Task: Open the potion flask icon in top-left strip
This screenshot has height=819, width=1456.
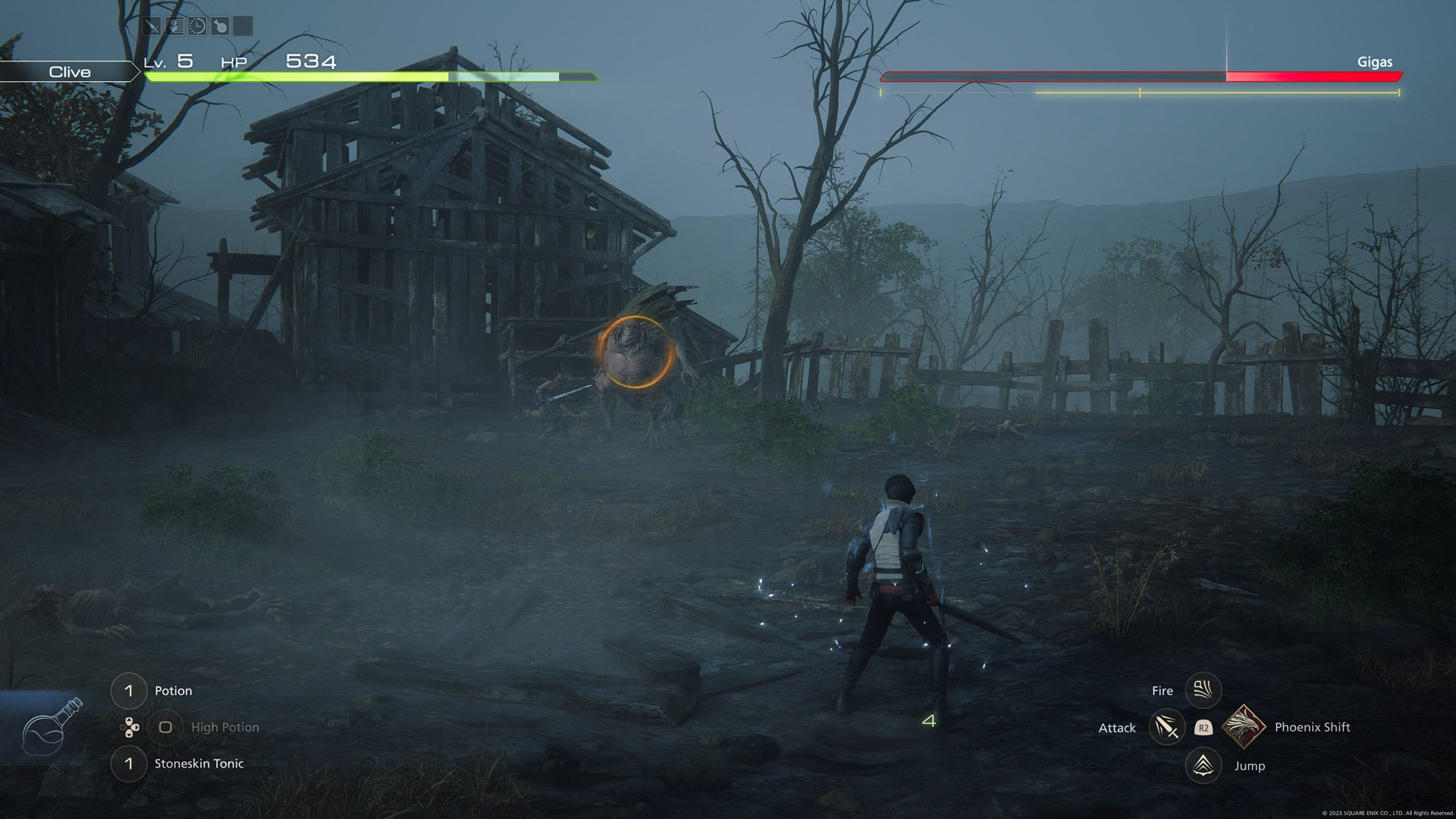Action: pos(221,26)
